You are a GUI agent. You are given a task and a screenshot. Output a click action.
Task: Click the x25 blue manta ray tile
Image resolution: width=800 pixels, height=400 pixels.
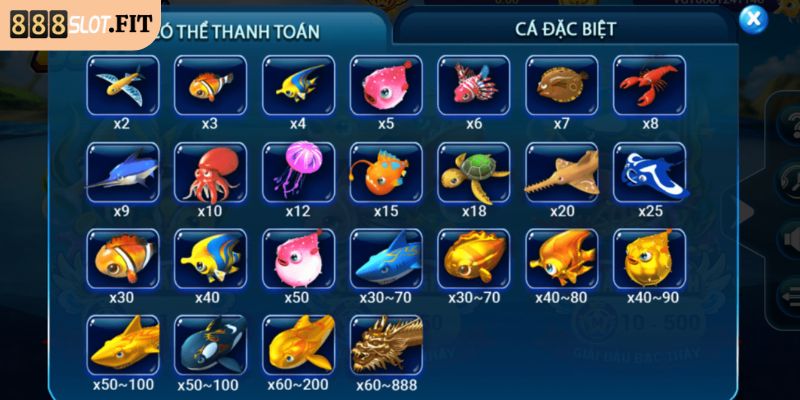(x=649, y=172)
